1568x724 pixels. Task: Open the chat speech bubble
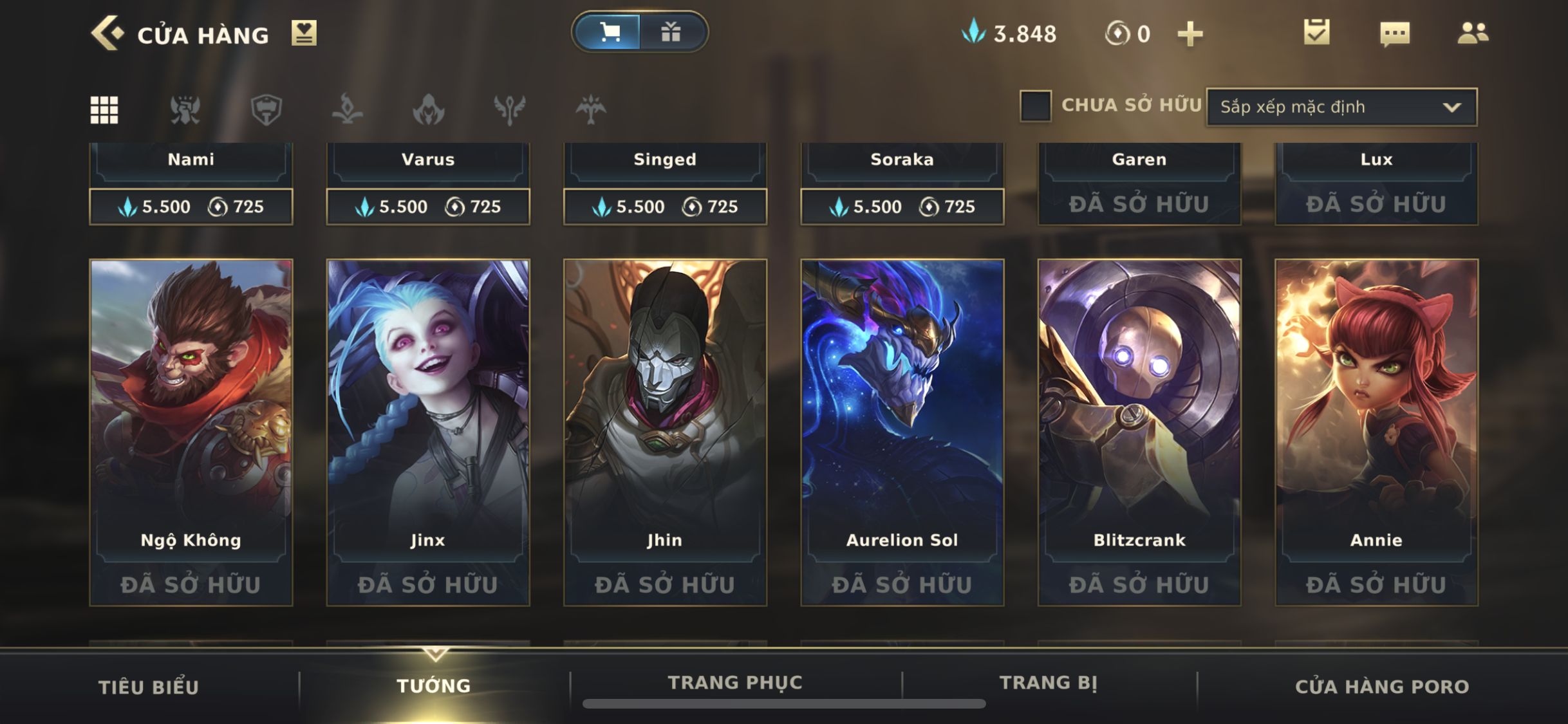[1395, 33]
